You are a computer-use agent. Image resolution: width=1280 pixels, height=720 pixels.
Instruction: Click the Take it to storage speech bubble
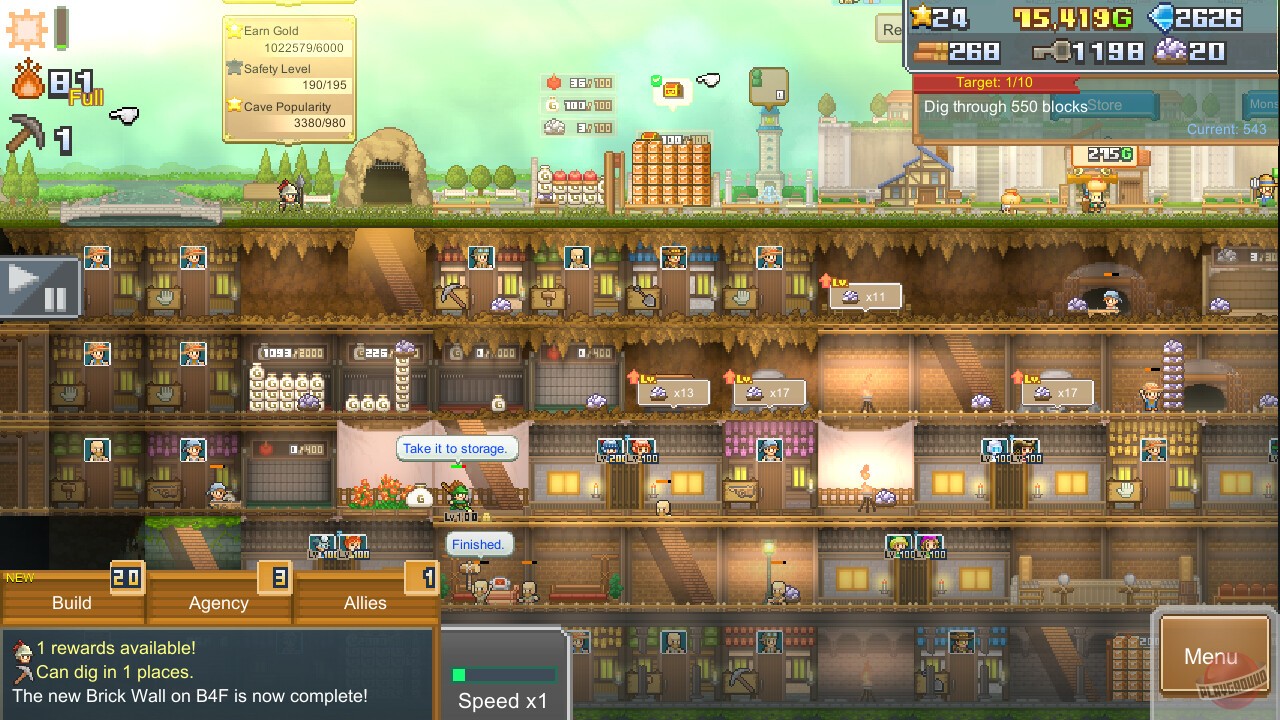(457, 448)
